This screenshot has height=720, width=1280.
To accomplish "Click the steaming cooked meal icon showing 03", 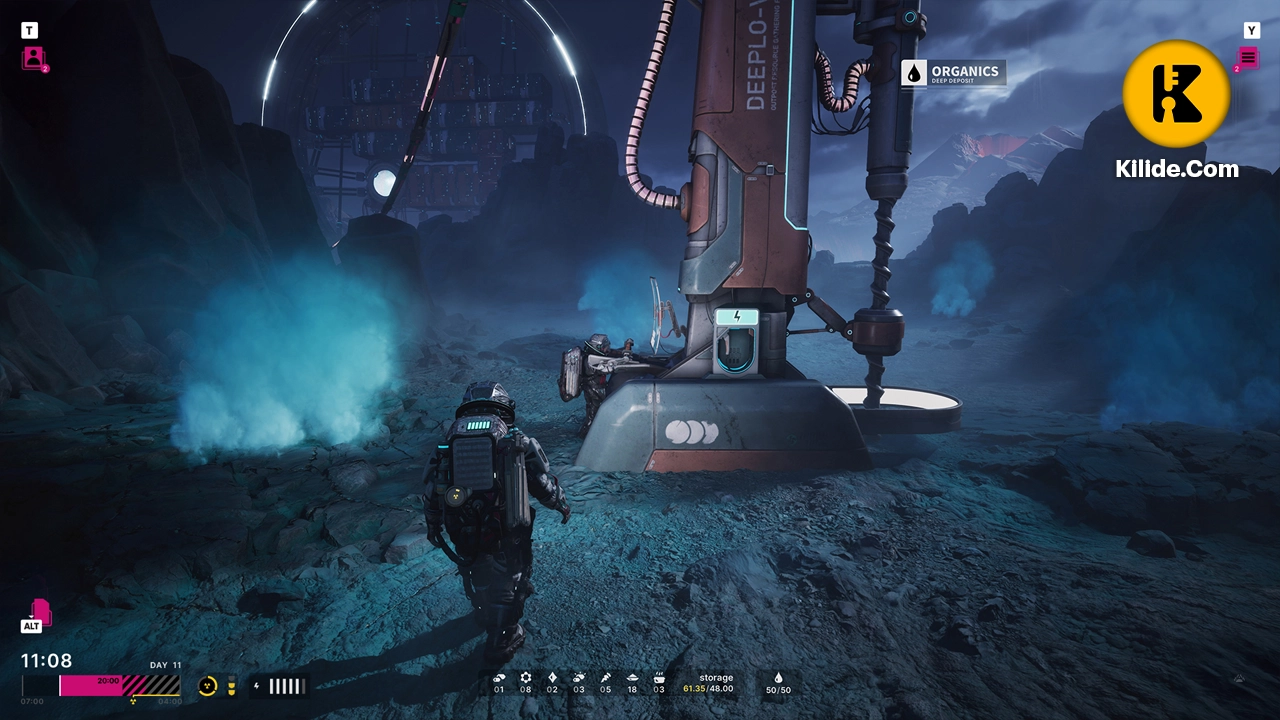I will [x=659, y=678].
